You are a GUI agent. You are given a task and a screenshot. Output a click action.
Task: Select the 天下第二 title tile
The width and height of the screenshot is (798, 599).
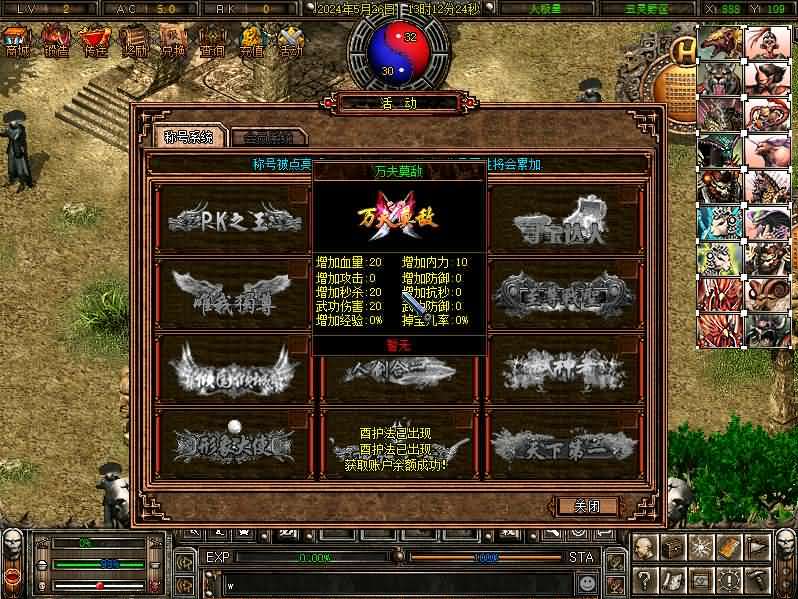(x=563, y=440)
